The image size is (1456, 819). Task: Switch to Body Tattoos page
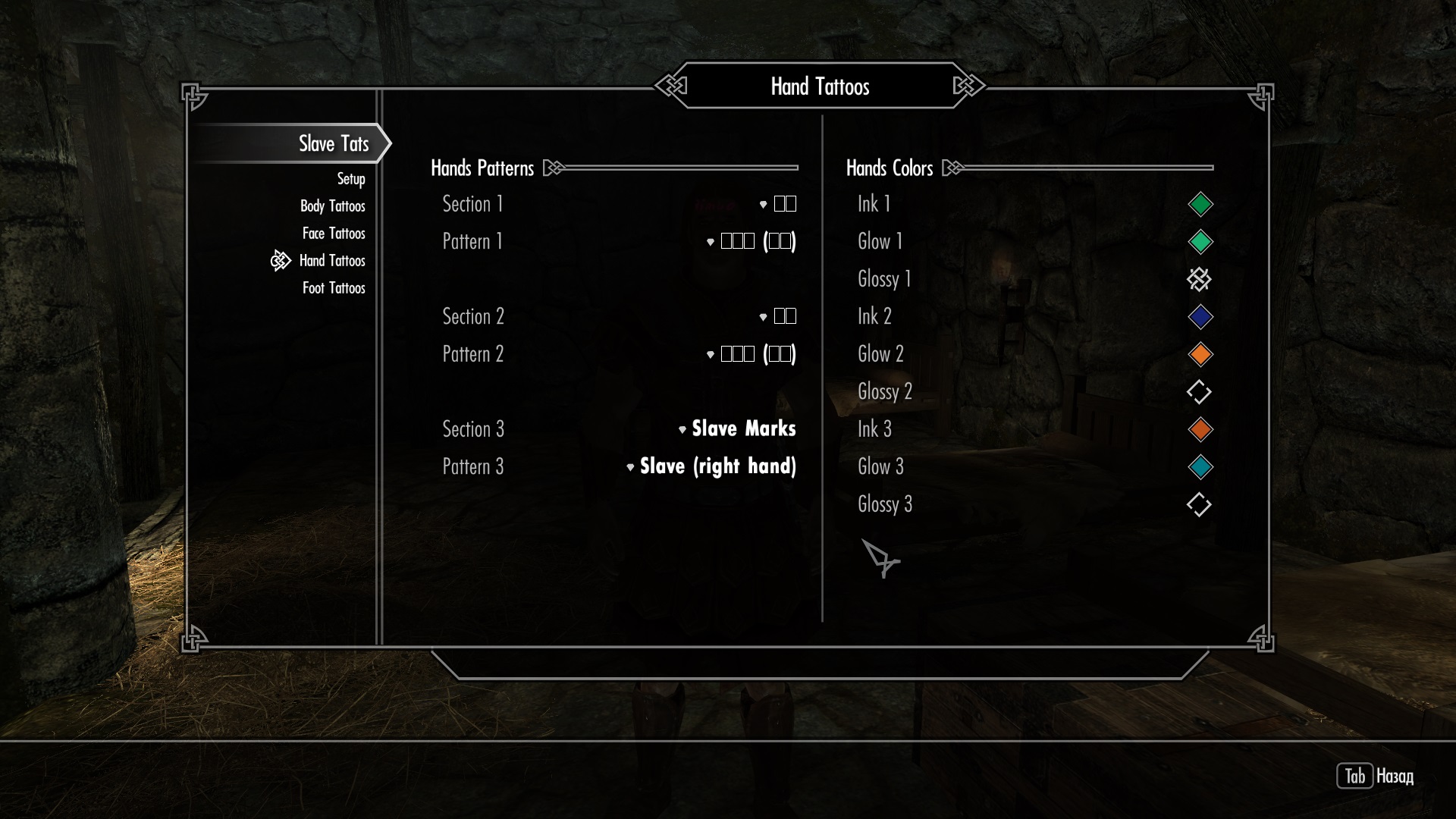point(332,206)
